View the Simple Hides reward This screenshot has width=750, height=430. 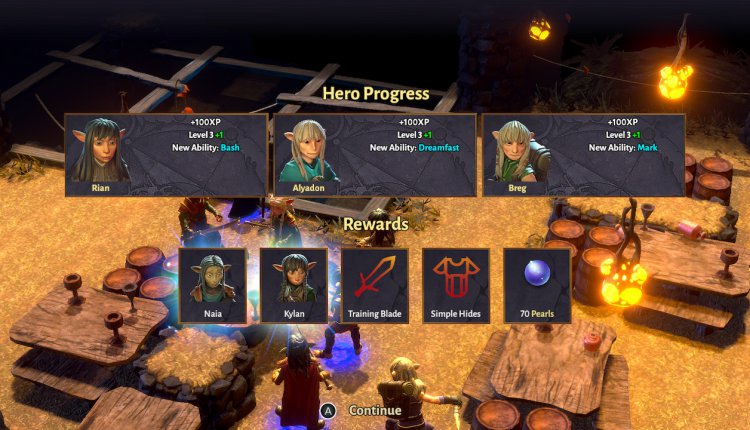point(456,286)
